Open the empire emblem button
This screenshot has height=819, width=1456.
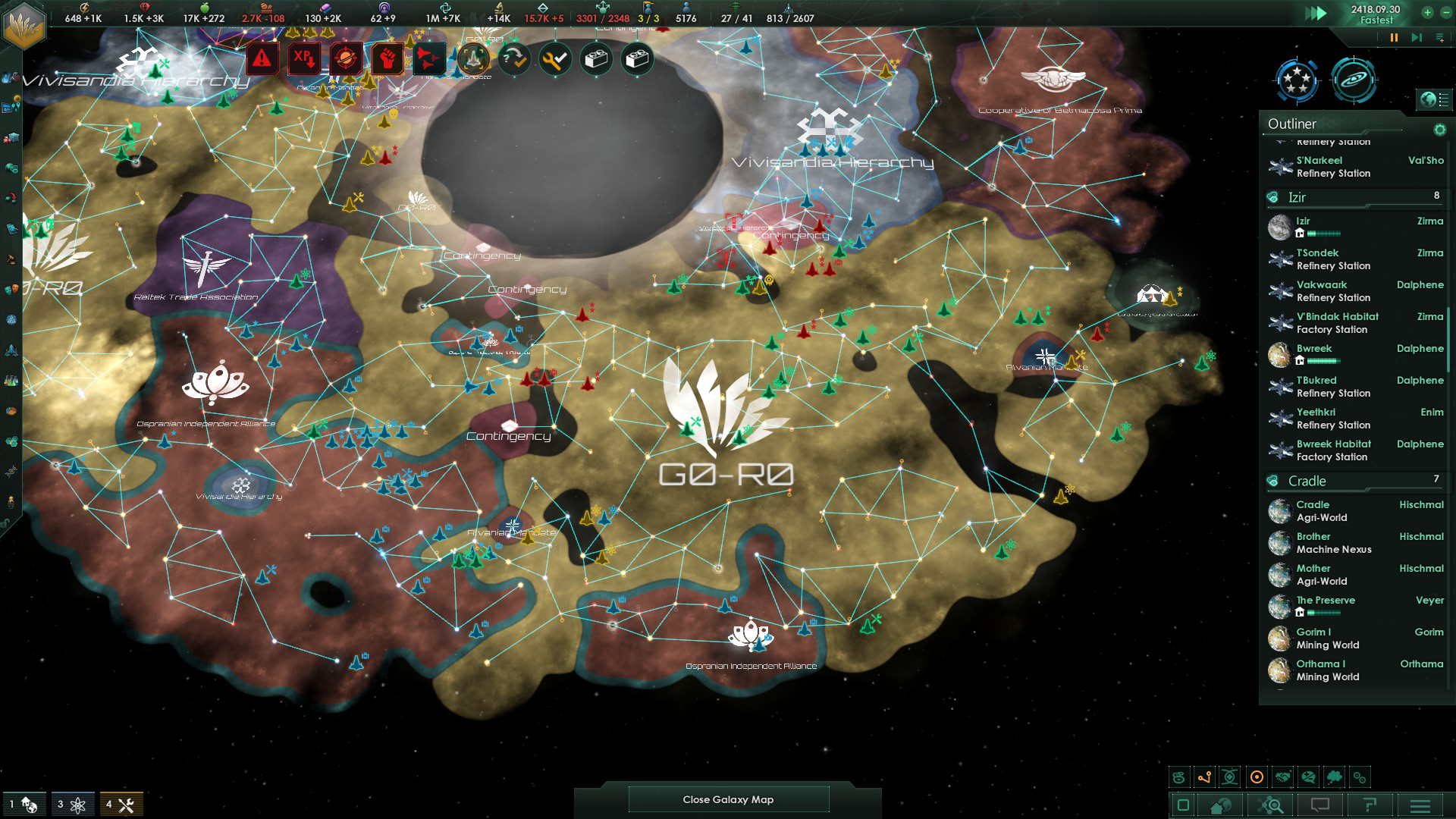pos(24,24)
